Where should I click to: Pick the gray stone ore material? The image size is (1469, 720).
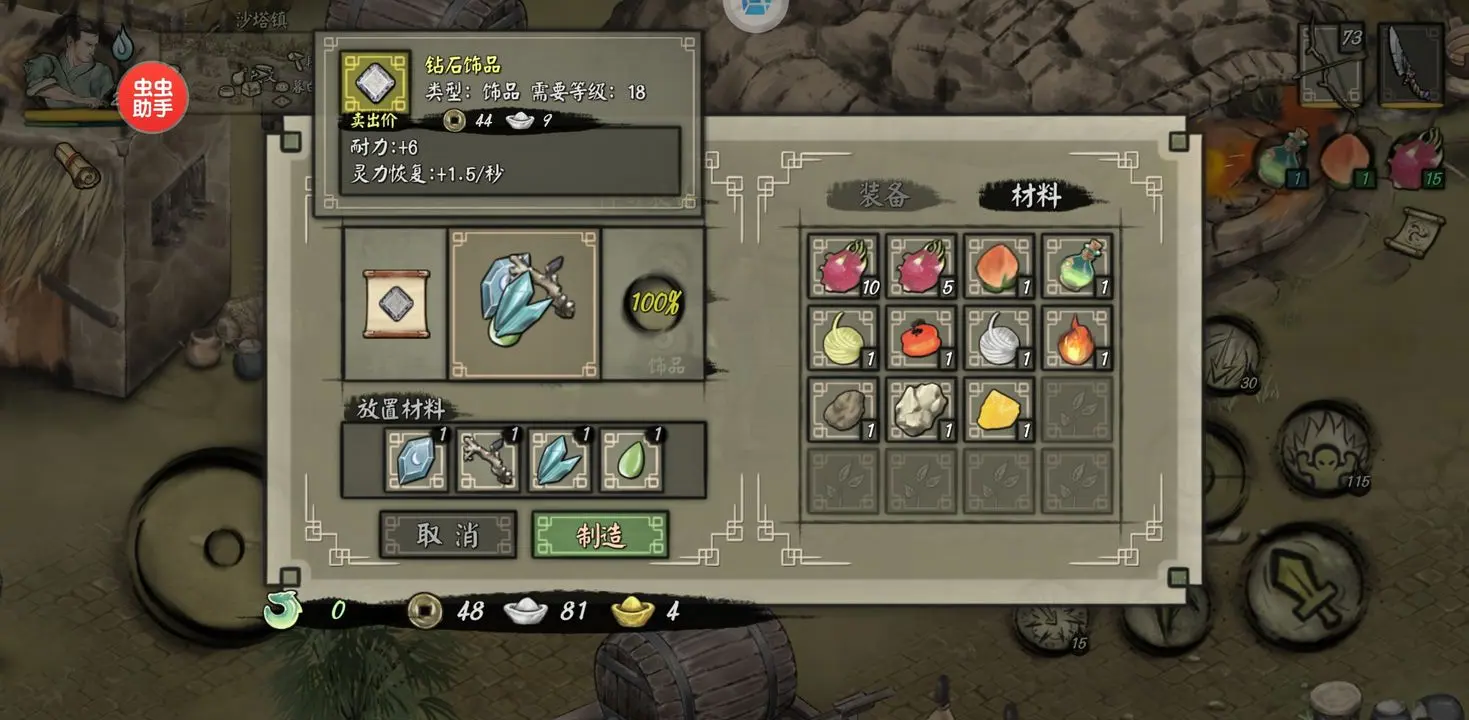pyautogui.click(x=843, y=410)
